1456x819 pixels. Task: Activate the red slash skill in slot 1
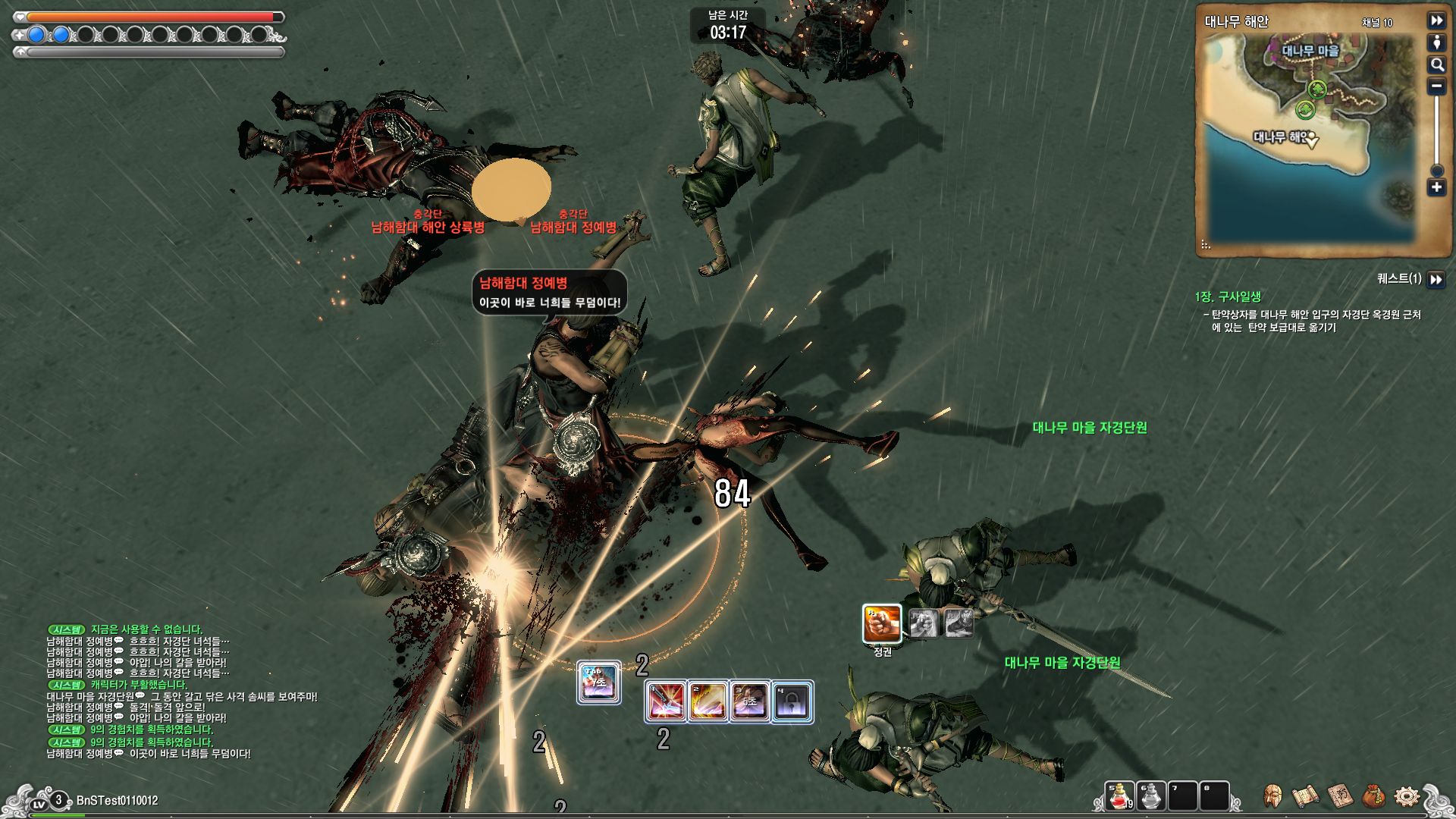(665, 701)
